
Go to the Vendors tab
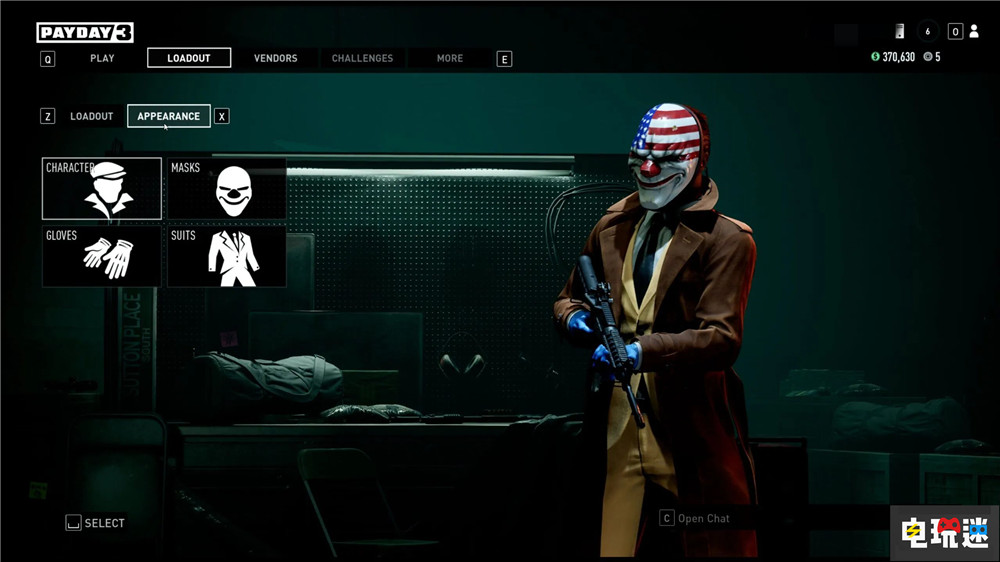[275, 58]
